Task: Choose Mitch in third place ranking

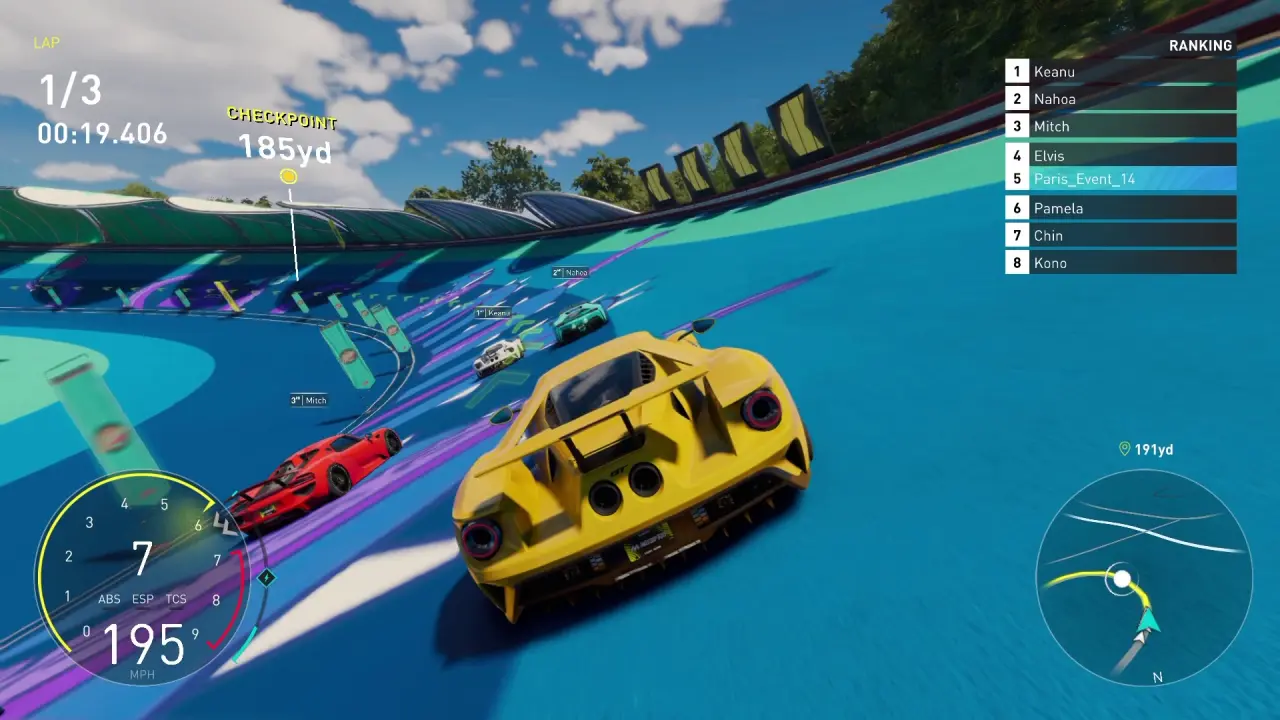Action: pyautogui.click(x=1120, y=126)
